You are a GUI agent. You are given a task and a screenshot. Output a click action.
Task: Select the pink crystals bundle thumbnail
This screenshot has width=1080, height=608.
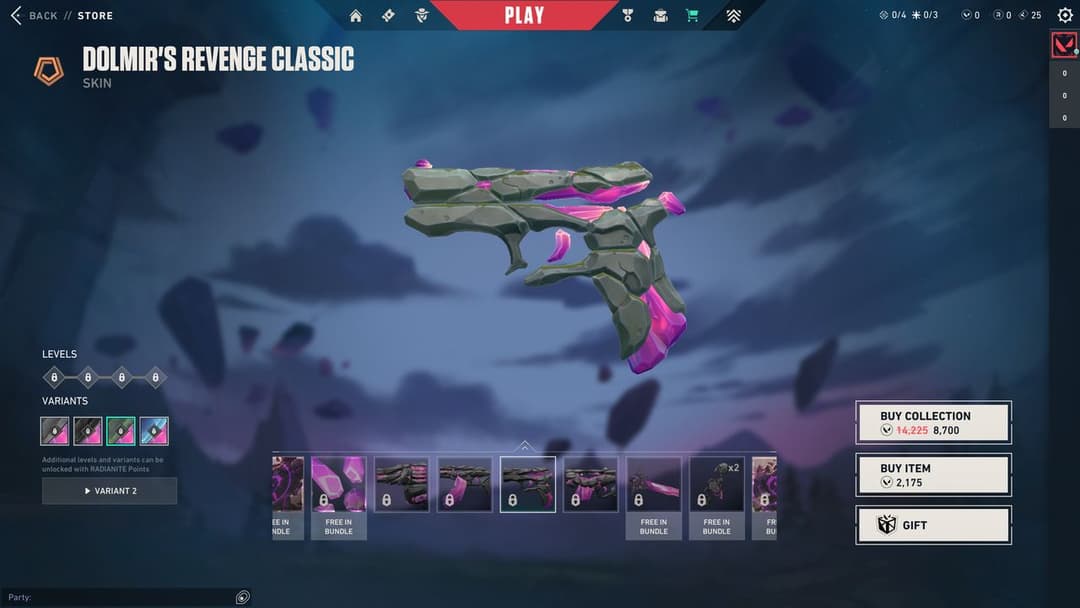coord(338,485)
